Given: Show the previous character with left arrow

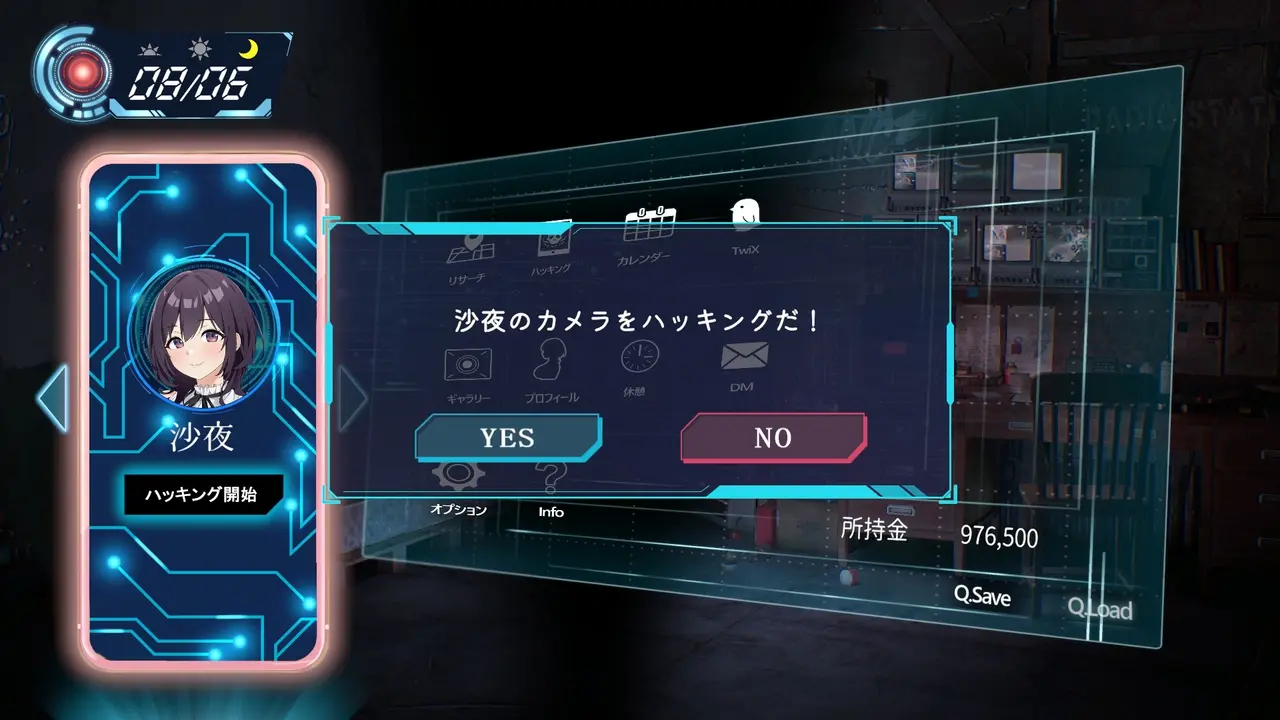Looking at the screenshot, I should point(52,398).
